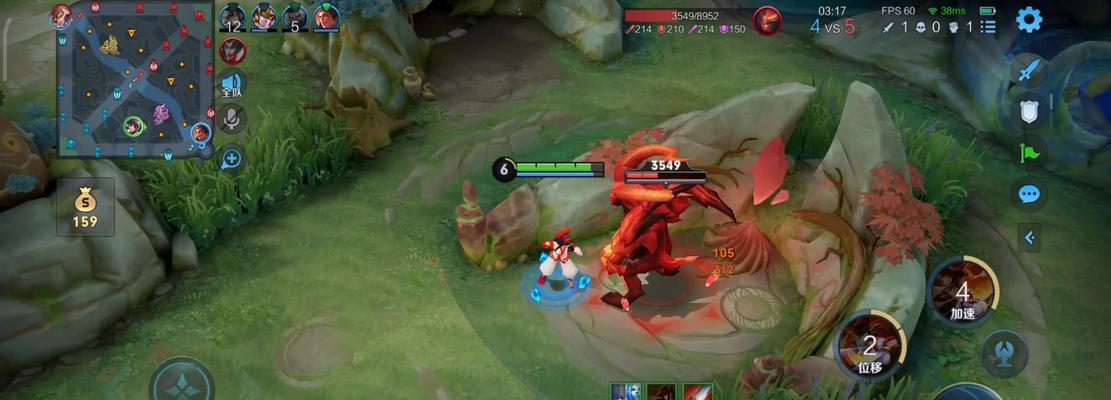The width and height of the screenshot is (1111, 400).
Task: Collapse the signal panel with the arrow
Action: pos(1028,237)
